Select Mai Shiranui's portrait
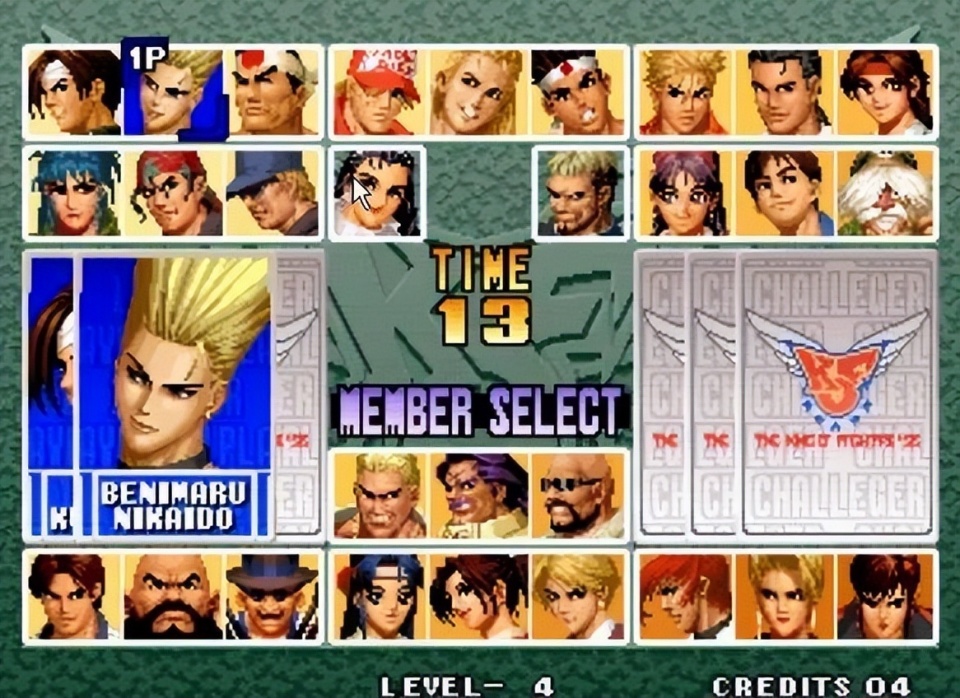Screen dimensions: 960x698 pyautogui.click(x=479, y=597)
